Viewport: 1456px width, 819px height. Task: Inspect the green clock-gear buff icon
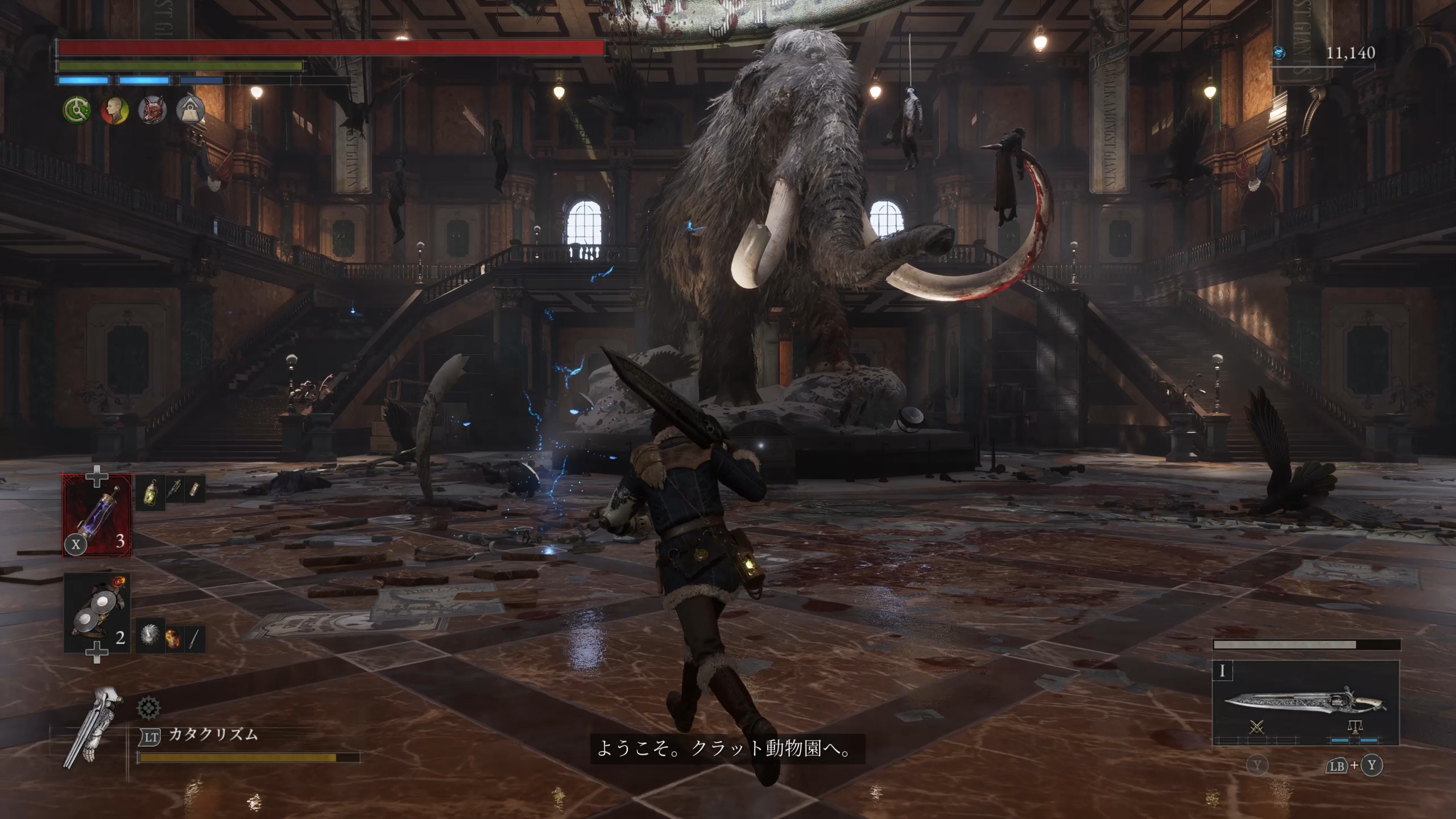point(77,110)
